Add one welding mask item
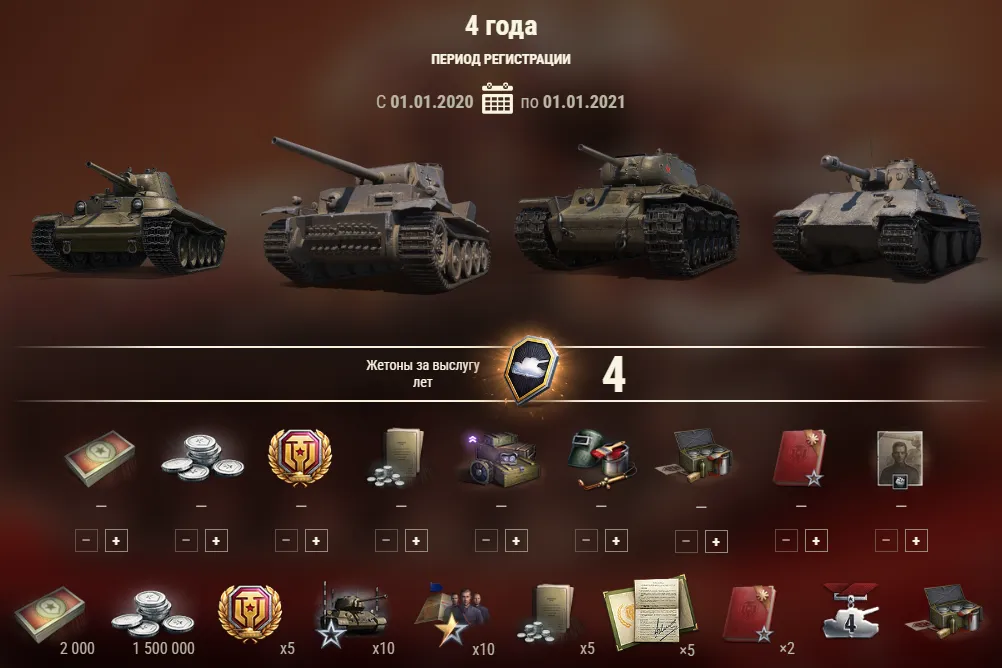The width and height of the screenshot is (1002, 668). (x=616, y=540)
